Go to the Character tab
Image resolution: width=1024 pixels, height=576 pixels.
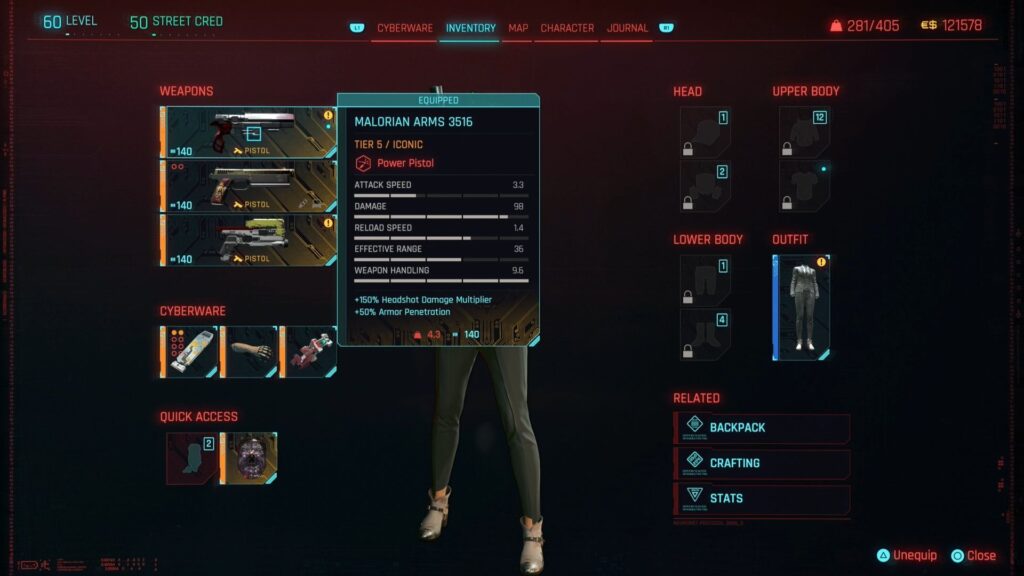(567, 28)
